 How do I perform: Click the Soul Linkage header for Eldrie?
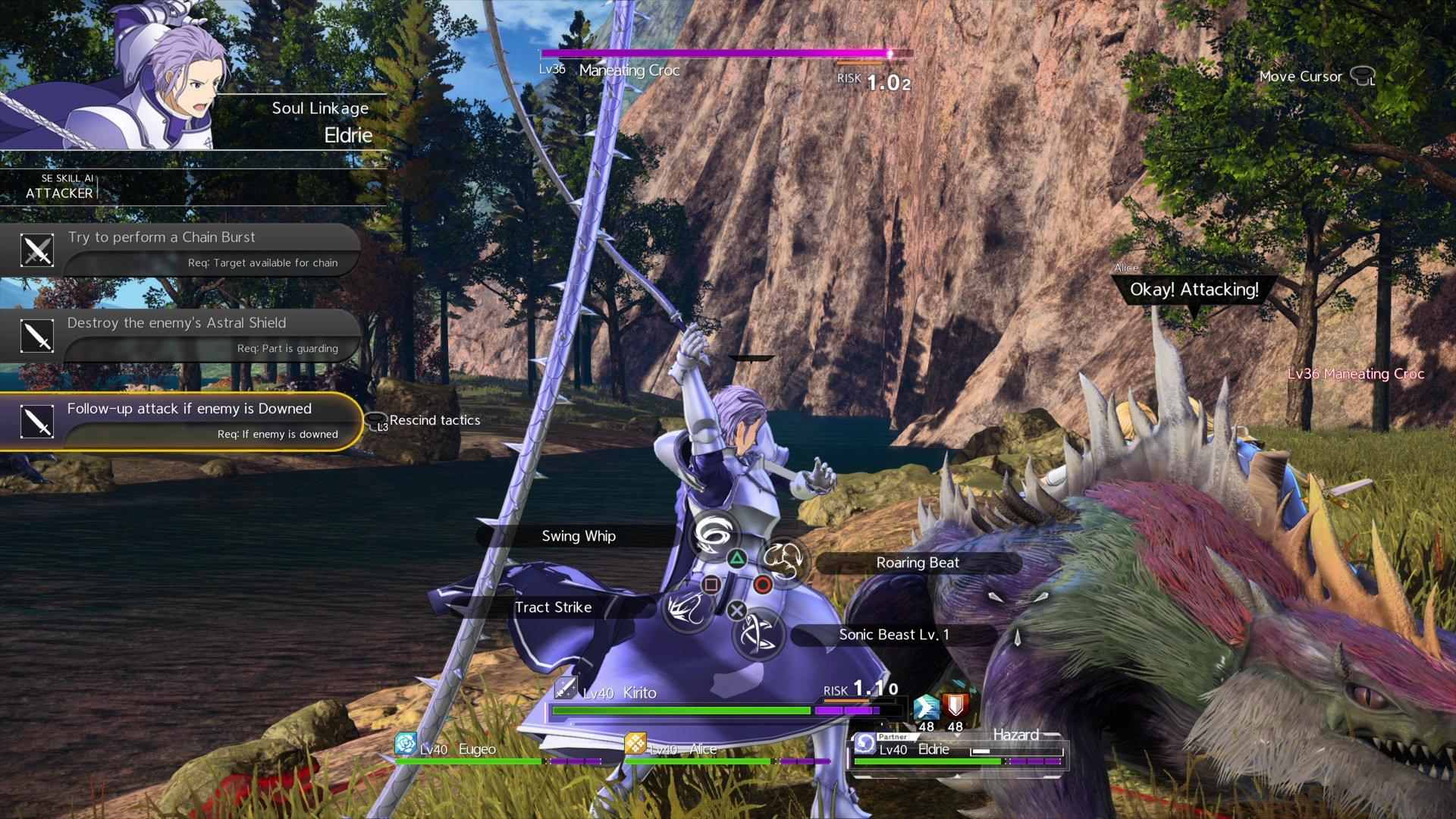point(320,108)
